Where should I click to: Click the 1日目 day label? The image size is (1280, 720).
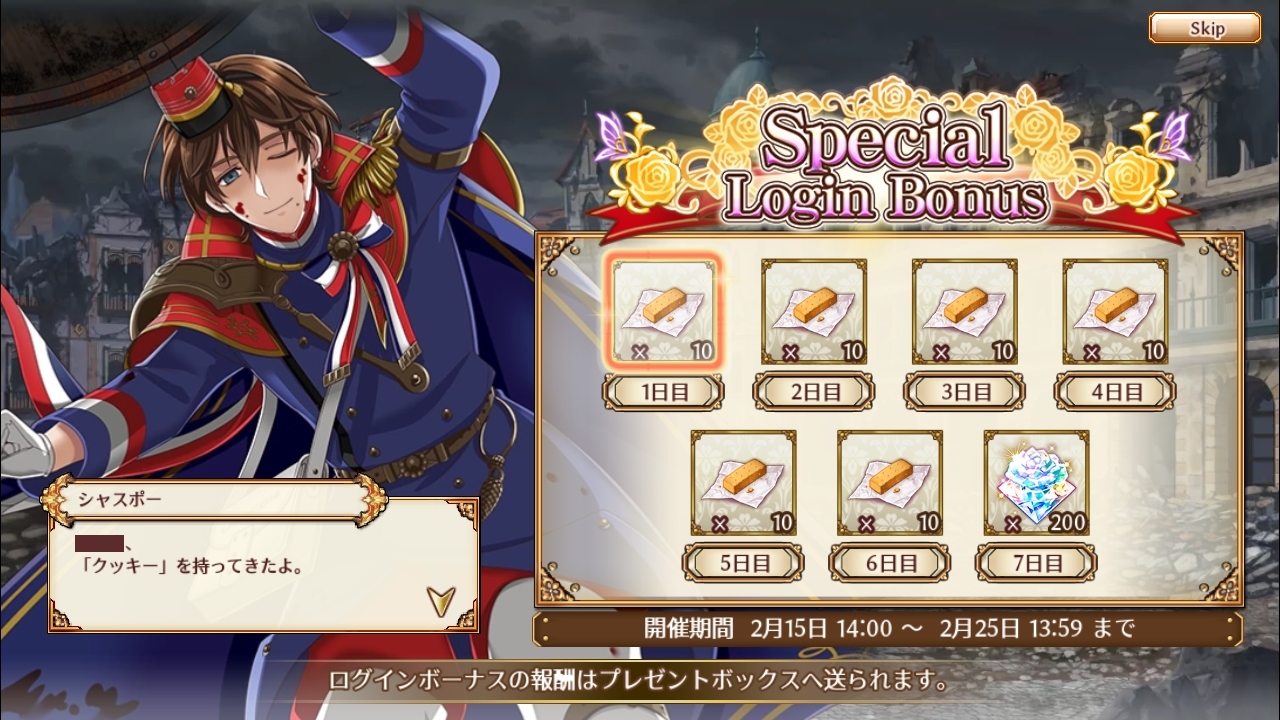(663, 391)
